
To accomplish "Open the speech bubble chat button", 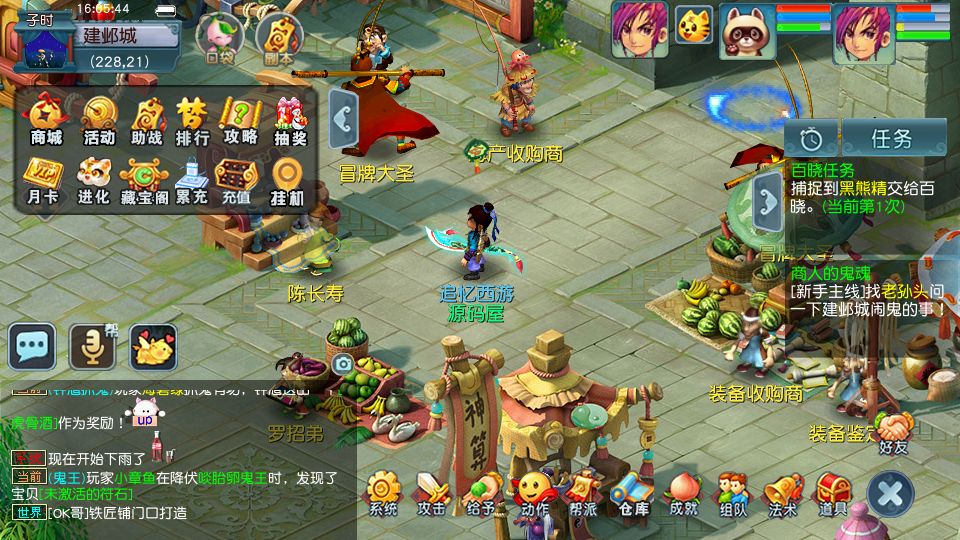I will 32,348.
